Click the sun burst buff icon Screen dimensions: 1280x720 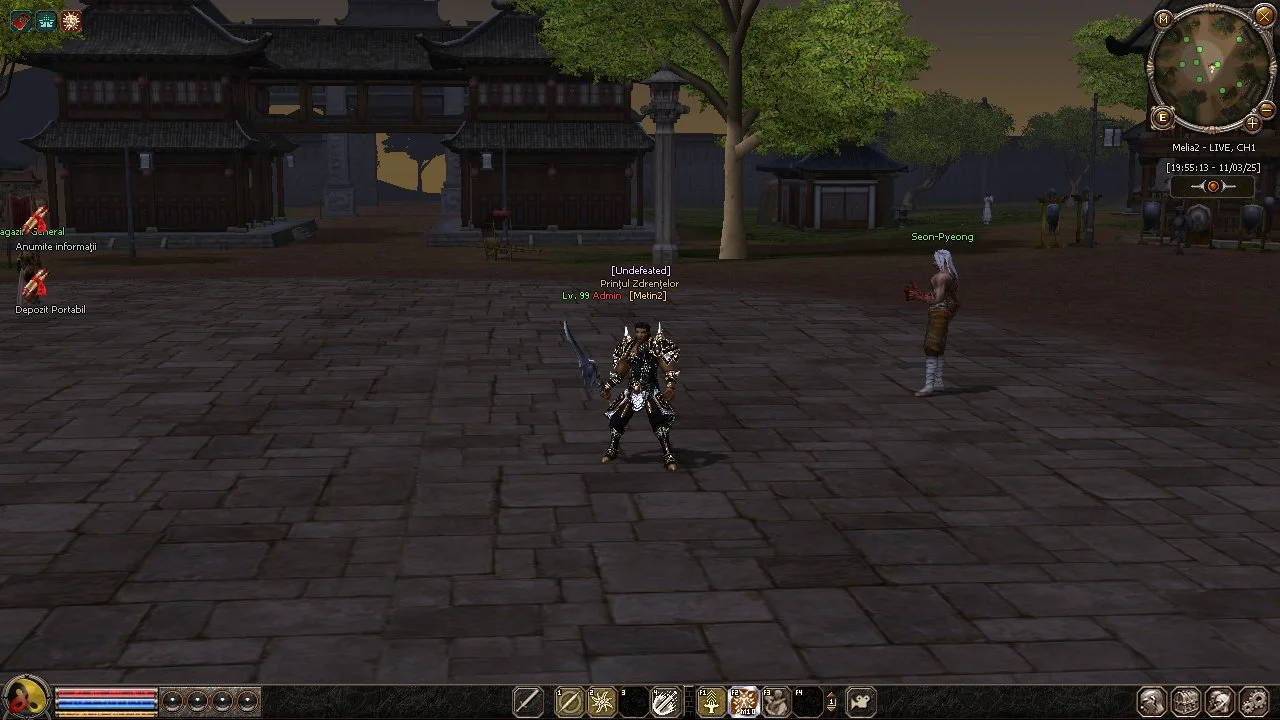point(71,20)
